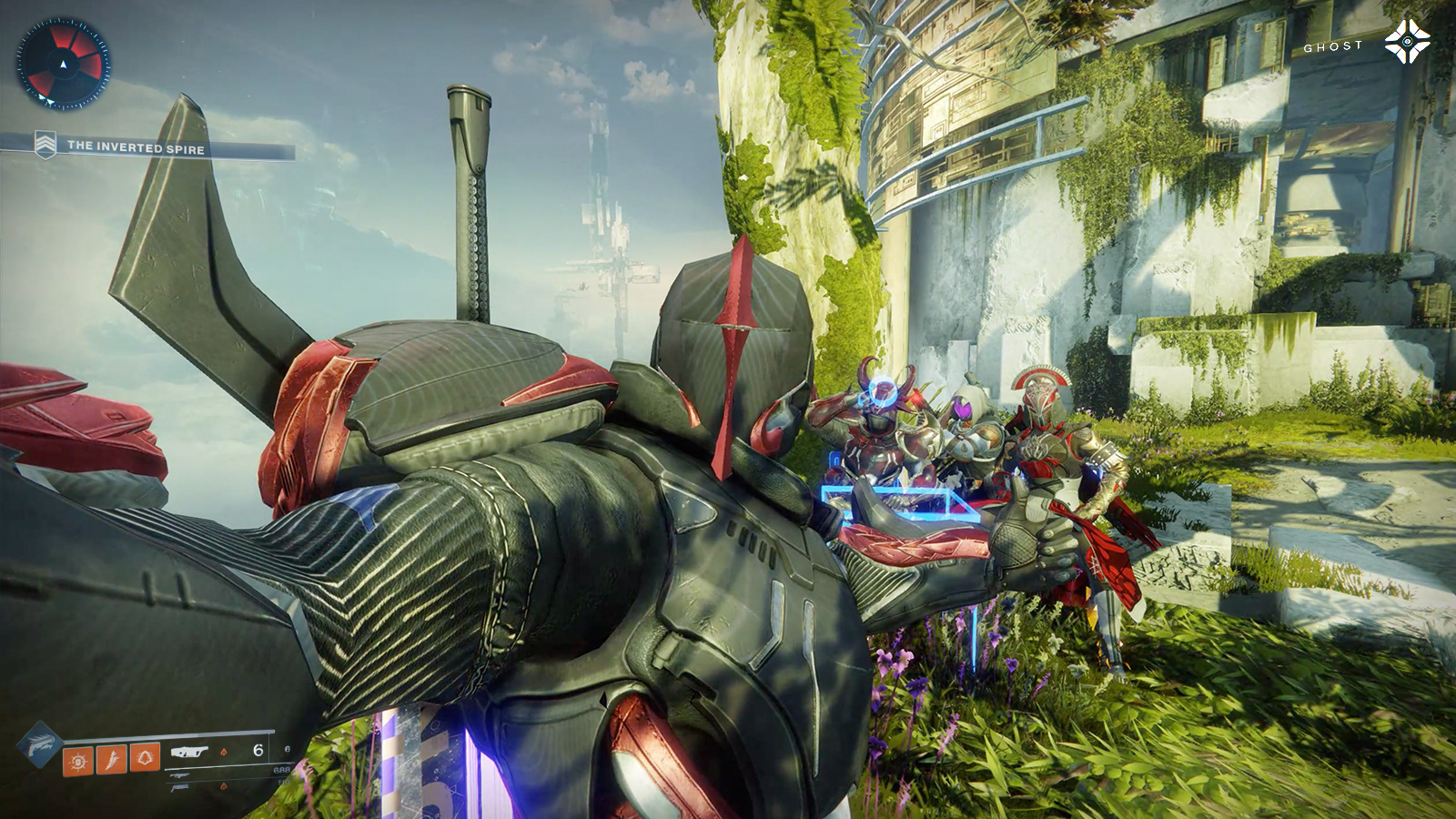Activate the super ability diamond icon
1456x819 pixels.
(38, 743)
